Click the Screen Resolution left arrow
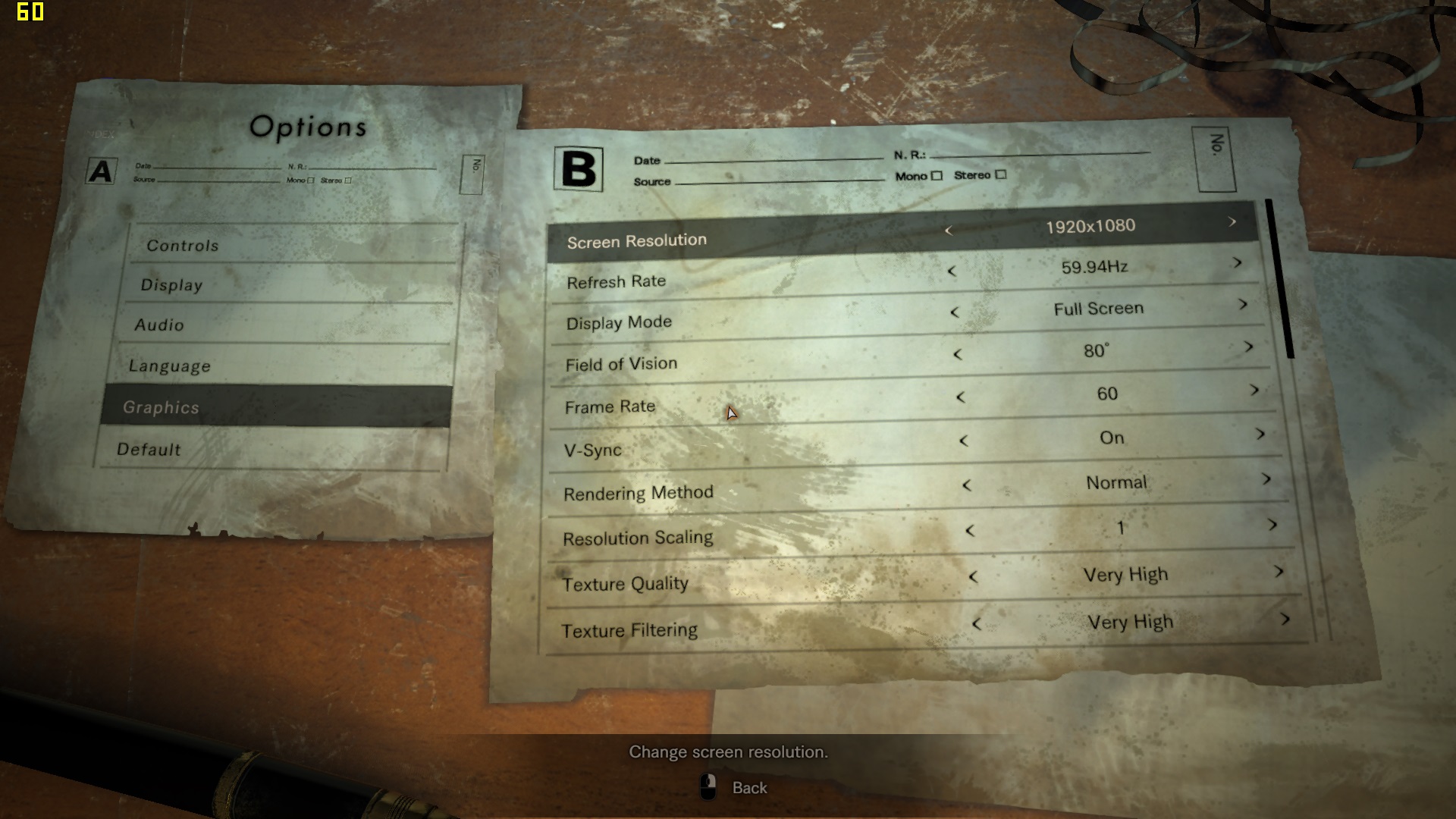1456x819 pixels. click(x=948, y=230)
